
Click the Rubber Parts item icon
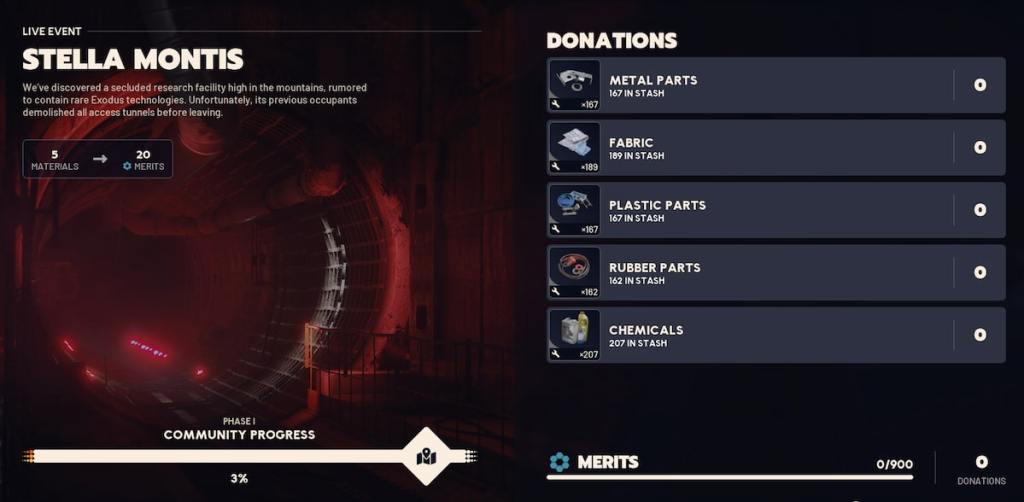574,272
